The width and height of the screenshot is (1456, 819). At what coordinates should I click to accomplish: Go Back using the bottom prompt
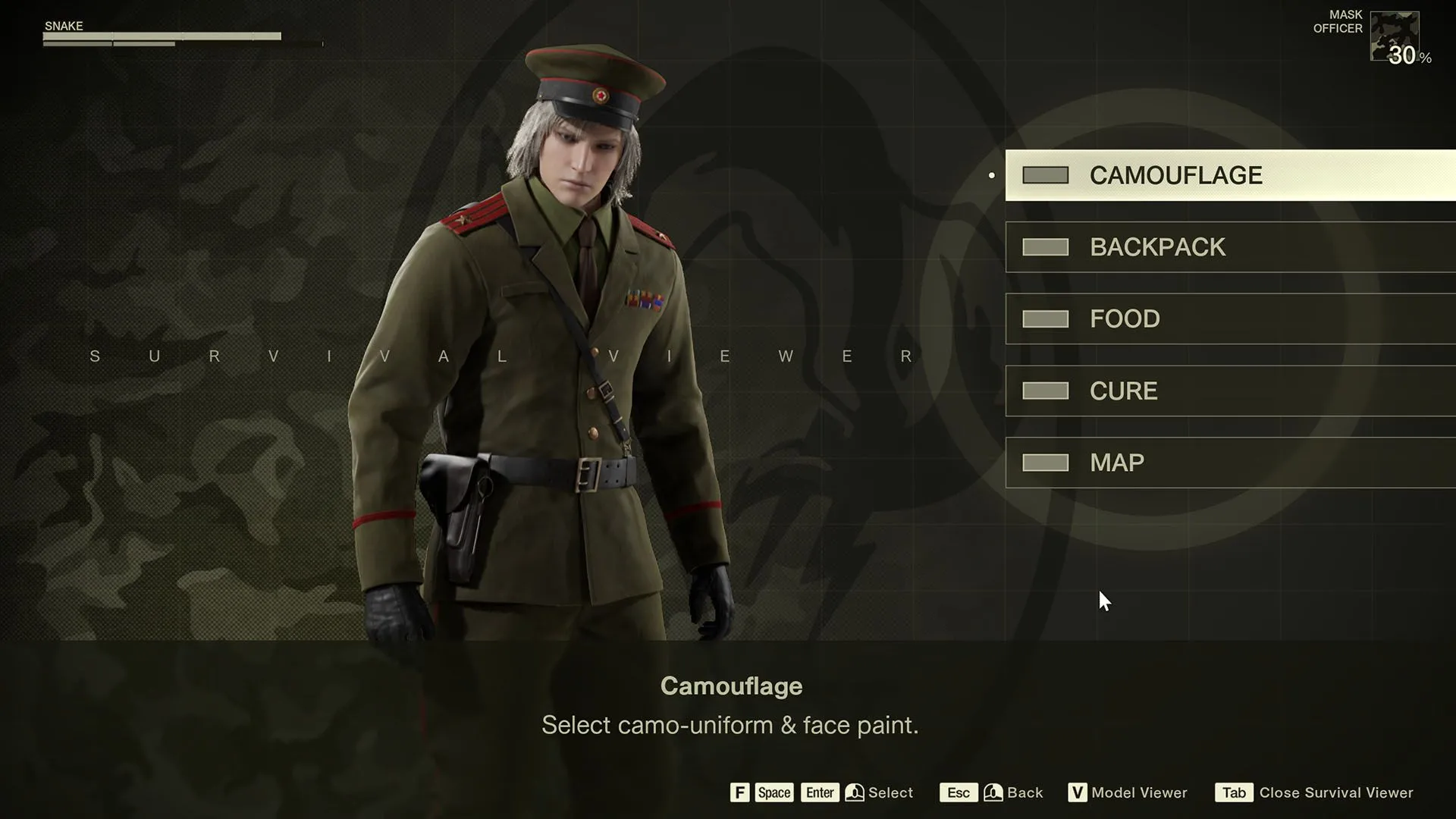(1024, 792)
